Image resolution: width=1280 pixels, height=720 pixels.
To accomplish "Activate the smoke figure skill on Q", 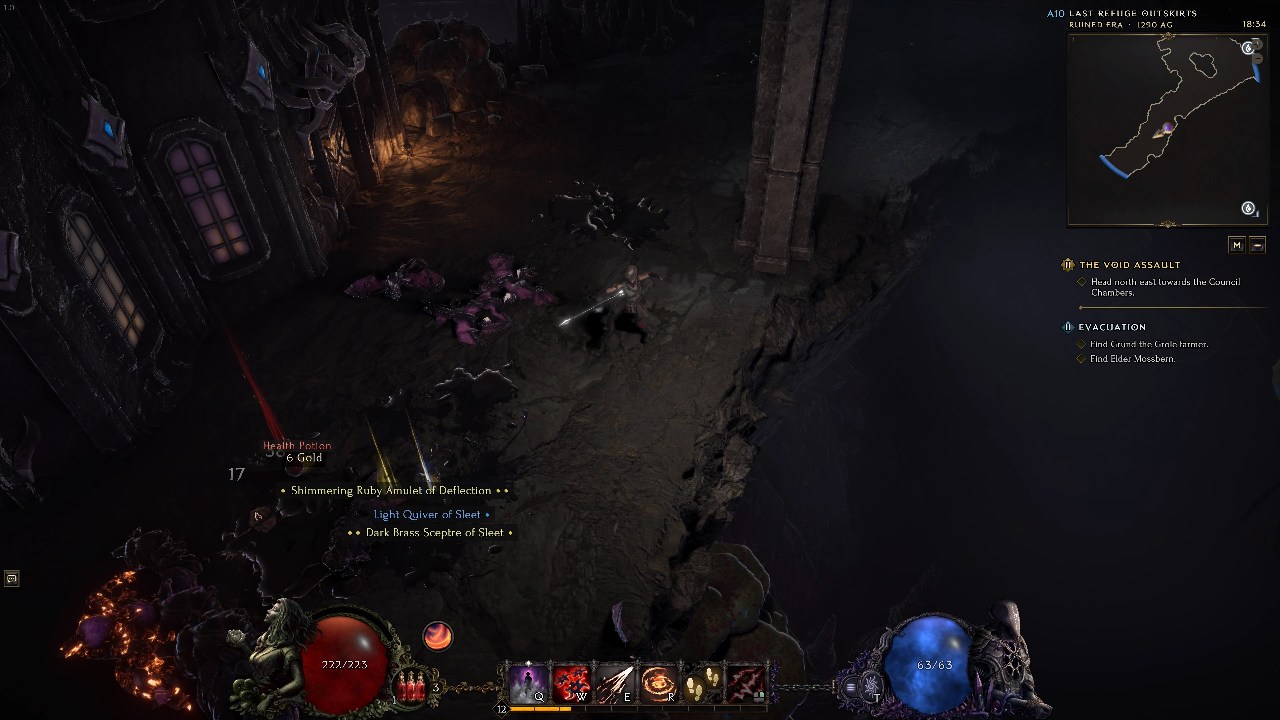I will click(x=528, y=684).
